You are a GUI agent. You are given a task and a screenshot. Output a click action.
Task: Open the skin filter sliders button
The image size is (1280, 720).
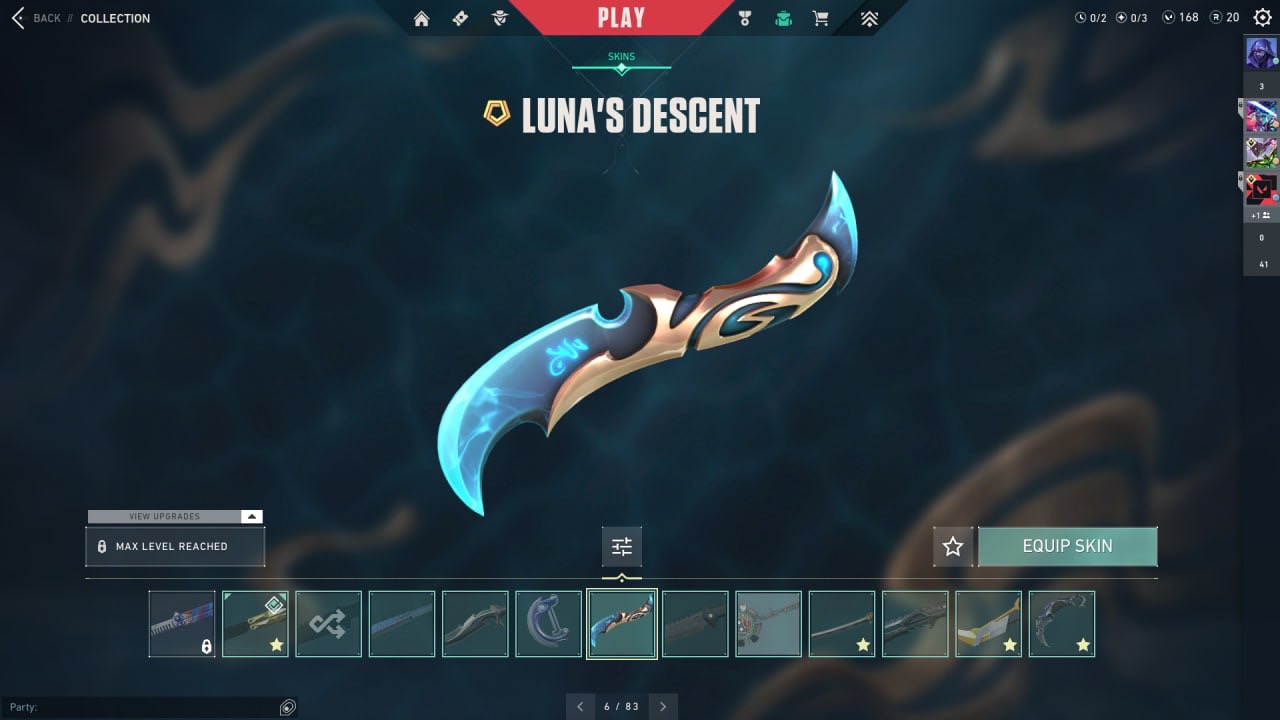point(622,546)
